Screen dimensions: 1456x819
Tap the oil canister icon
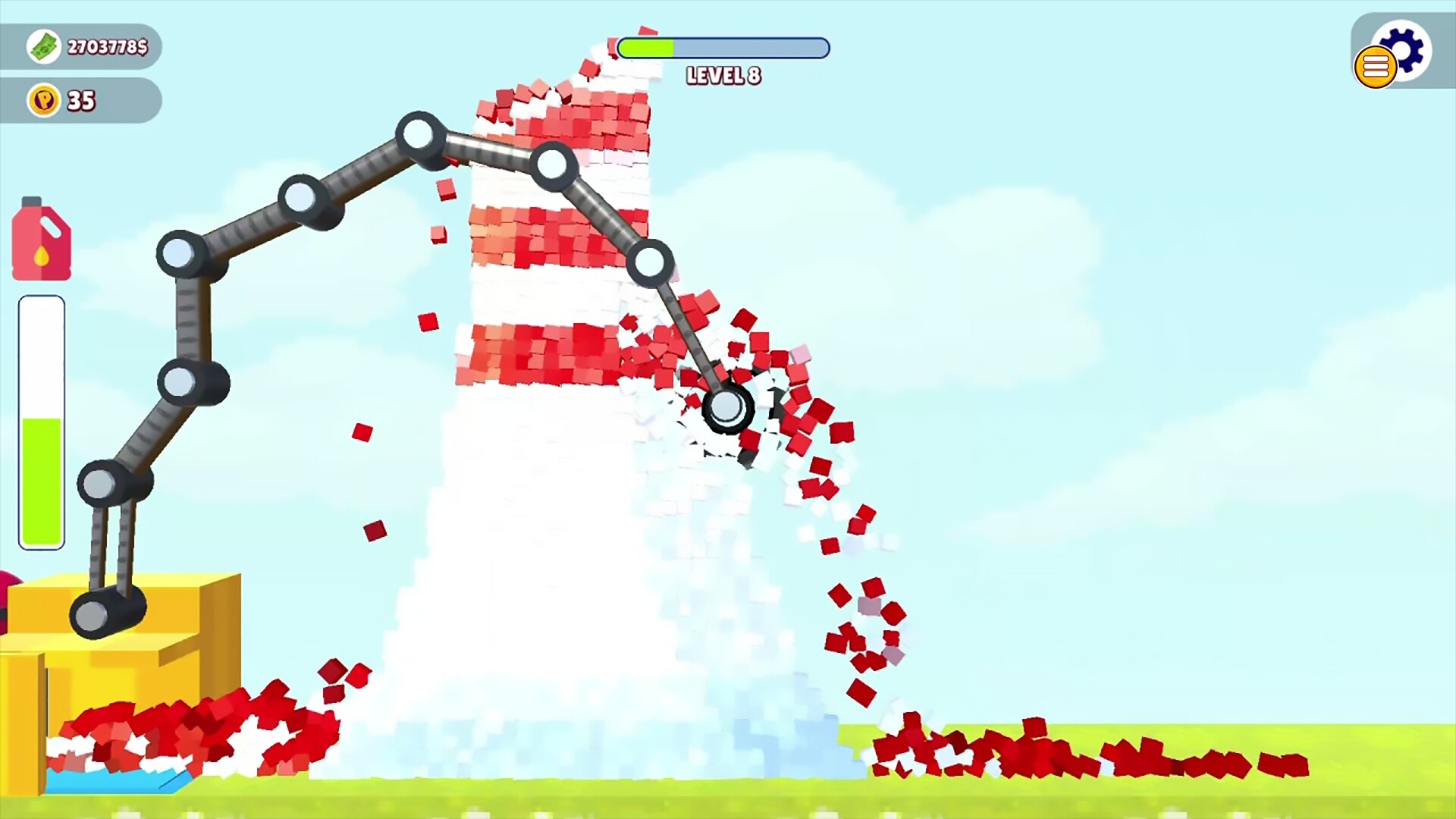41,239
